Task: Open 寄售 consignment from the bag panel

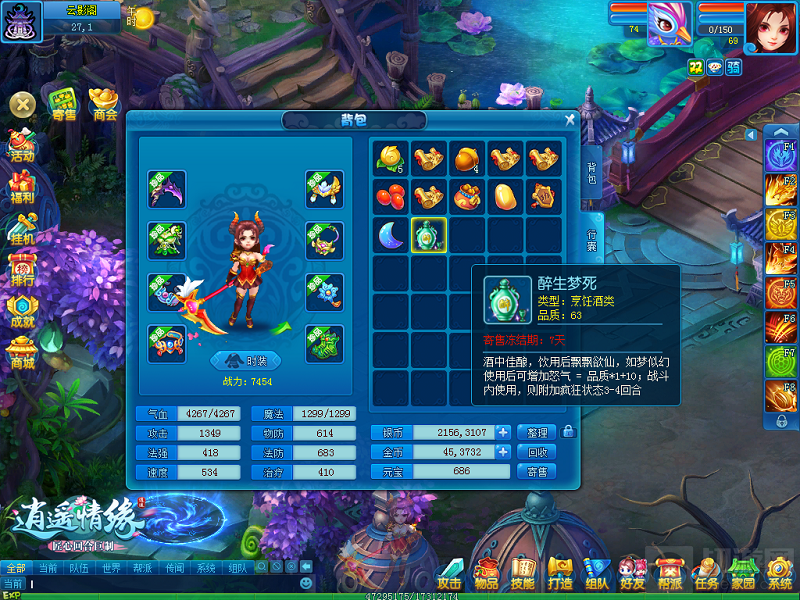Action: (536, 472)
